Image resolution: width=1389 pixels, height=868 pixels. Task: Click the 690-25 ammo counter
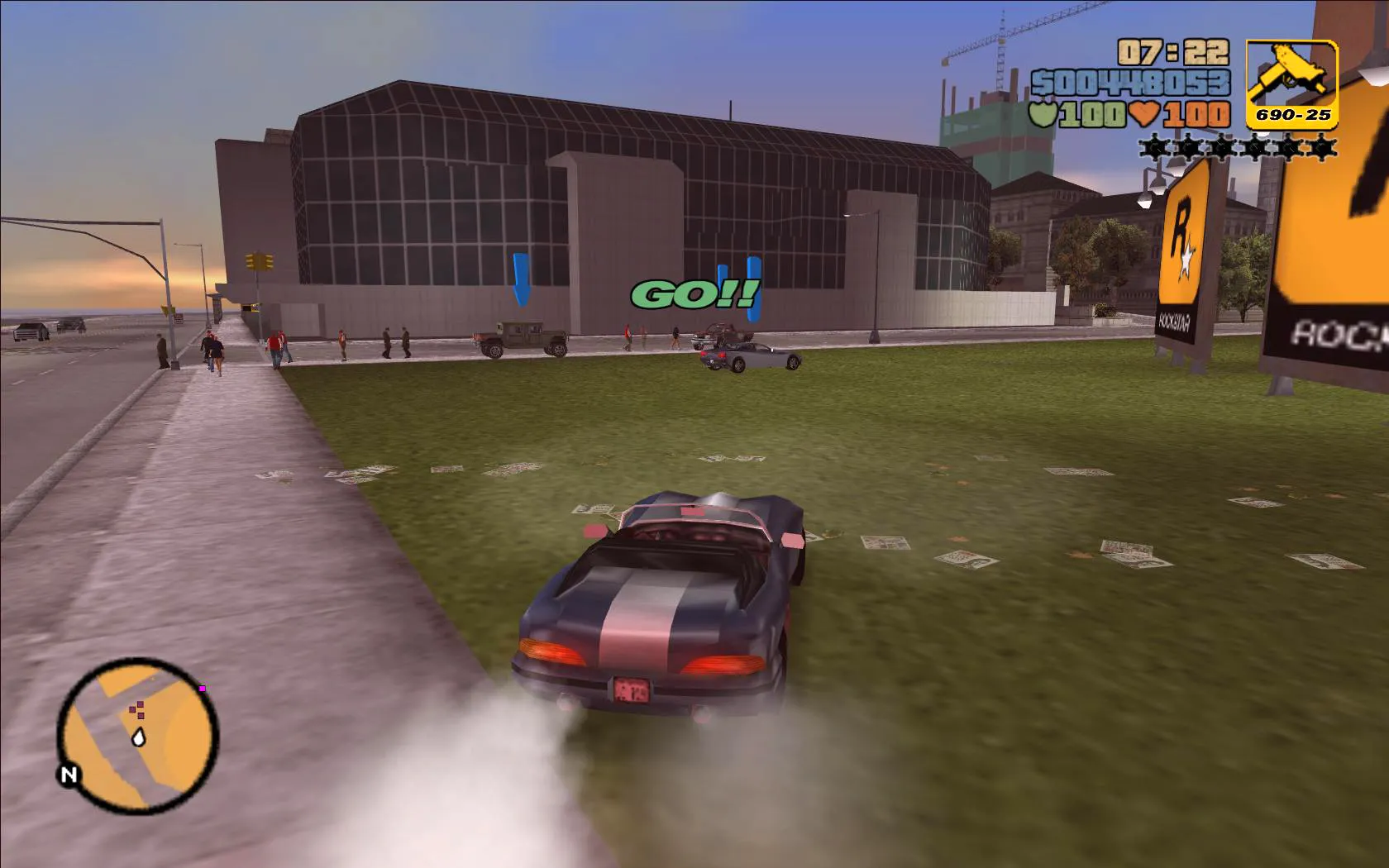pos(1295,116)
